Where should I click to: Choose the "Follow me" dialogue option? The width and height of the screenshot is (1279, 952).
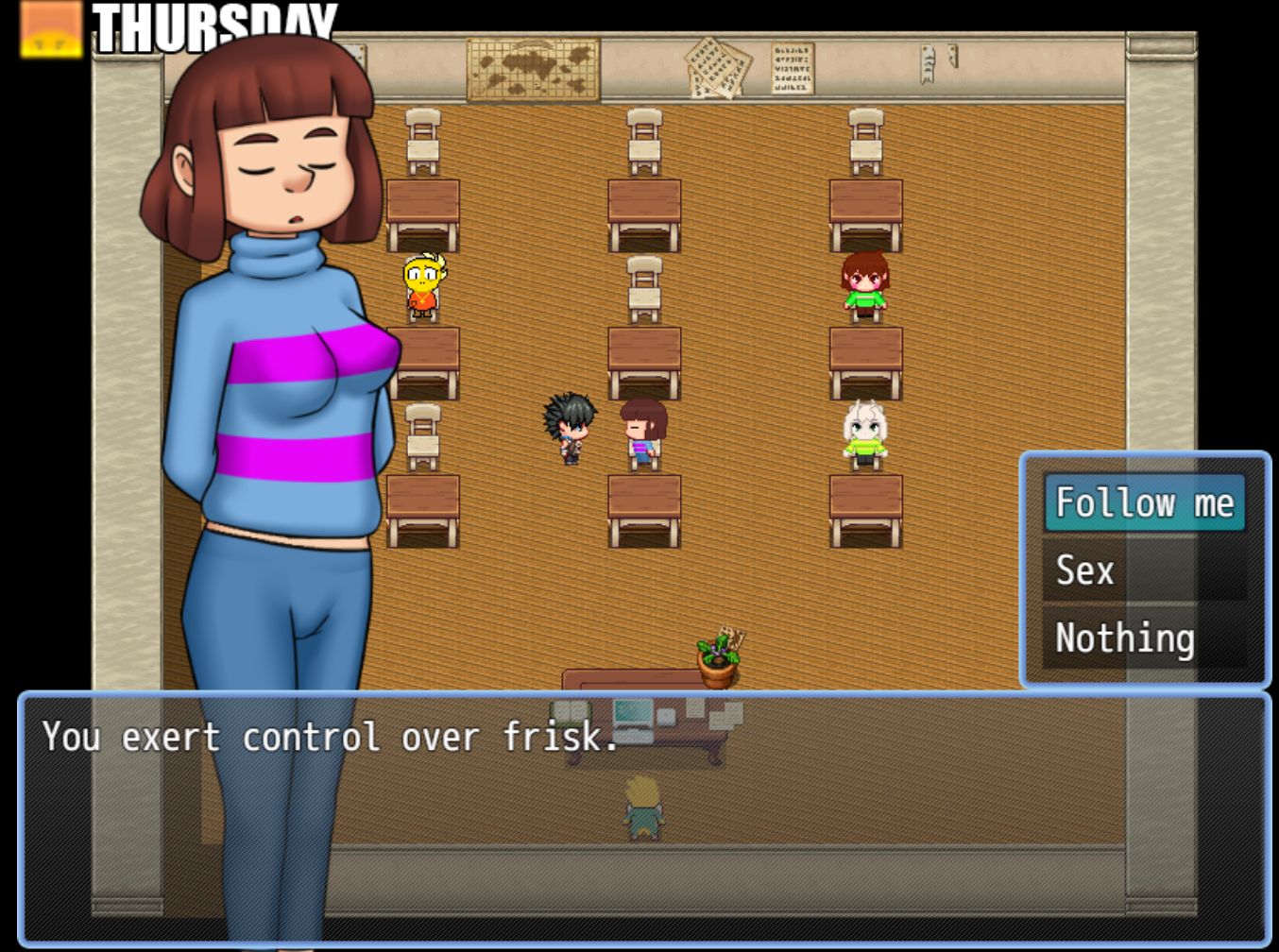pyautogui.click(x=1144, y=502)
